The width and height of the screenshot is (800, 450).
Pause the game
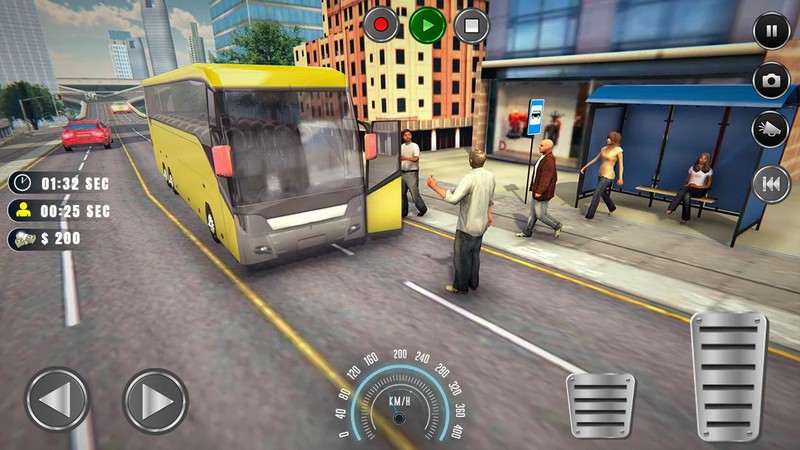point(771,30)
